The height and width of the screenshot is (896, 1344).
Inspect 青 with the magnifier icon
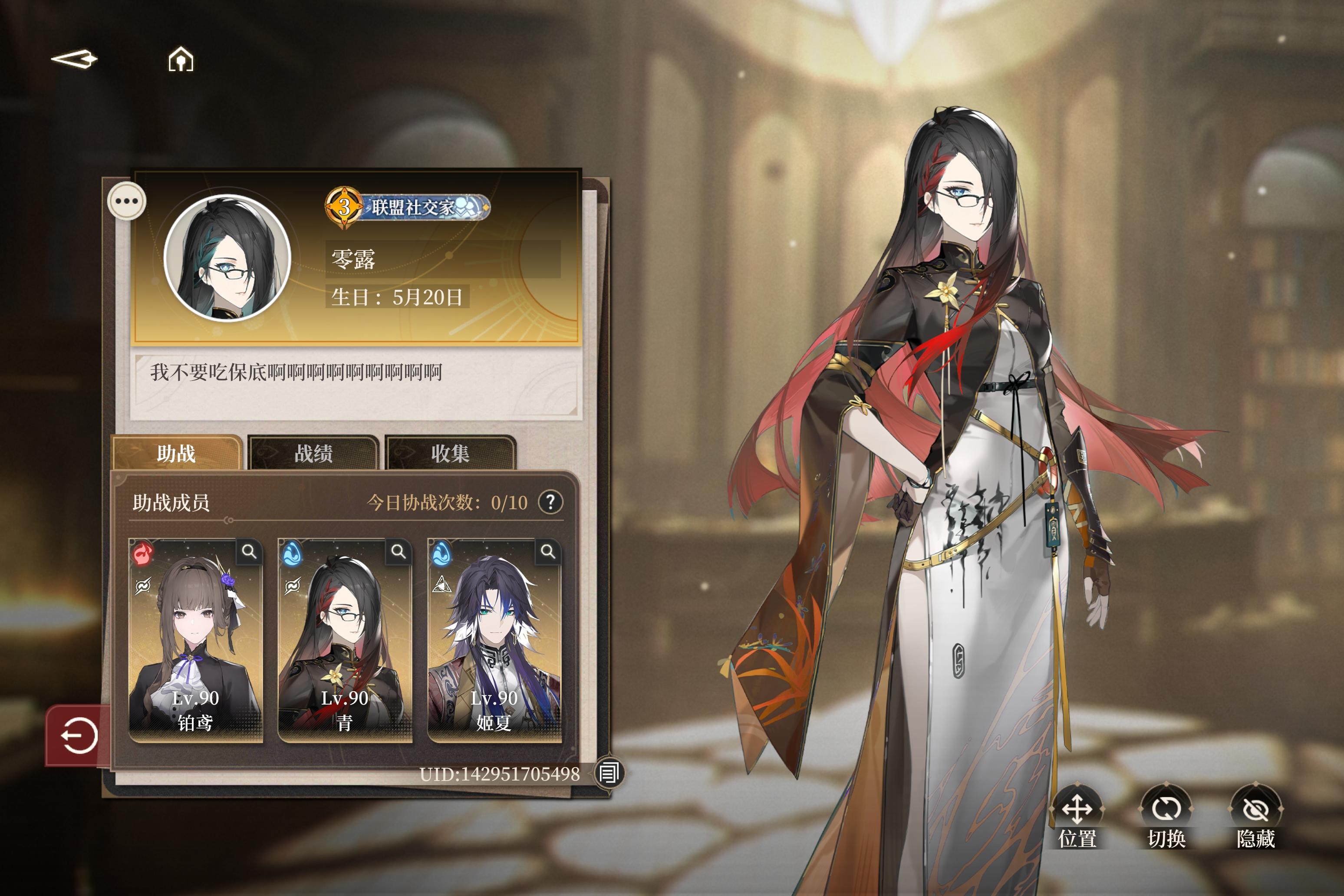pos(398,551)
